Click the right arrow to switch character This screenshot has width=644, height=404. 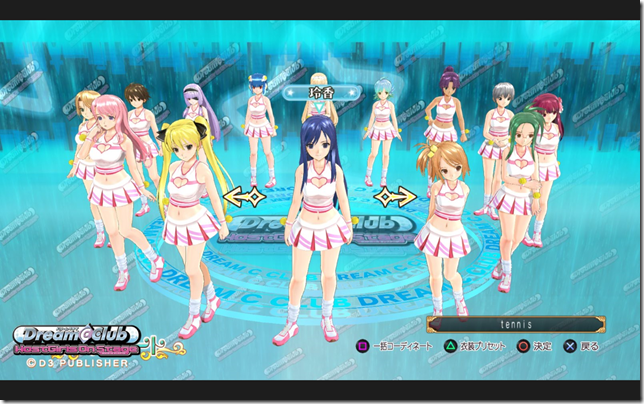click(x=397, y=197)
